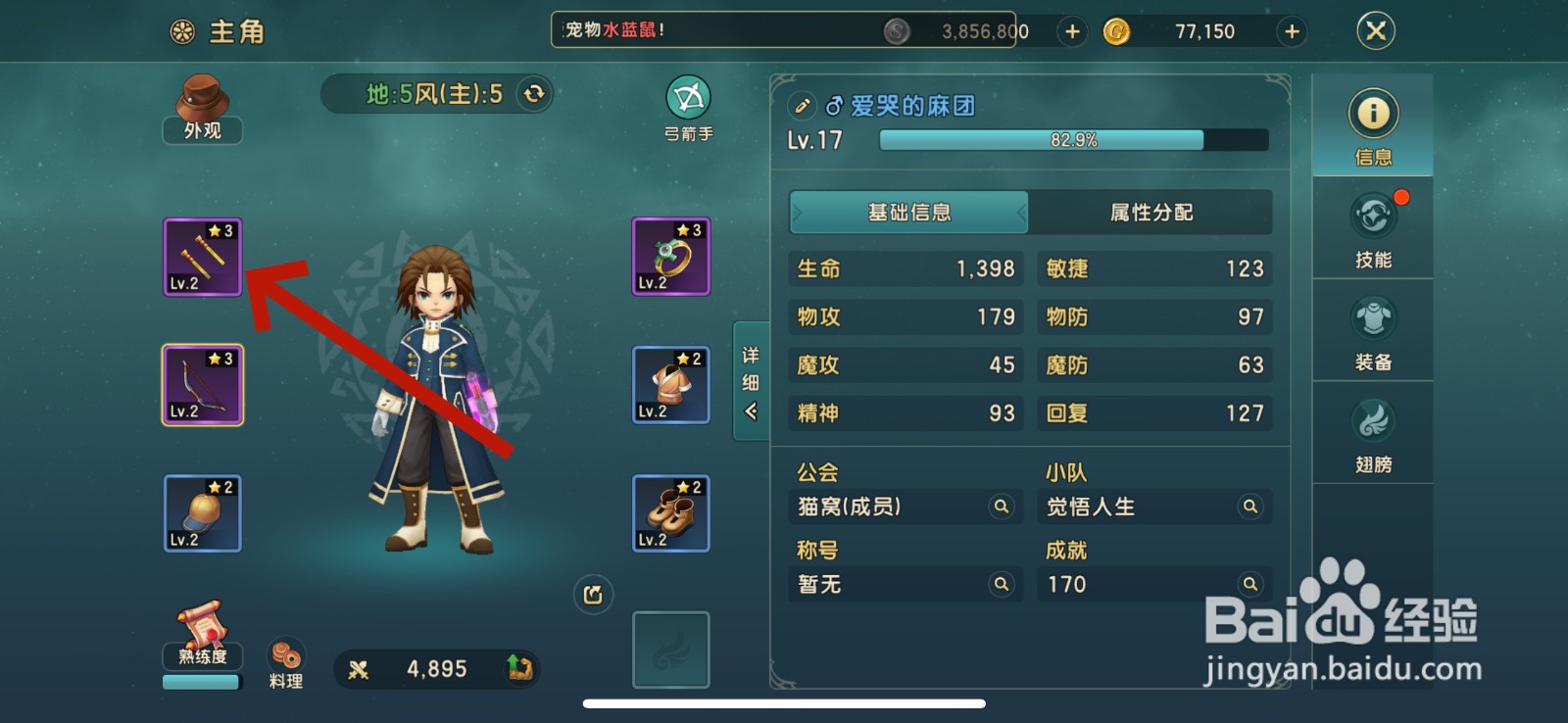Open achievements via the 成就 magnifier icon
1568x723 pixels.
[1249, 584]
